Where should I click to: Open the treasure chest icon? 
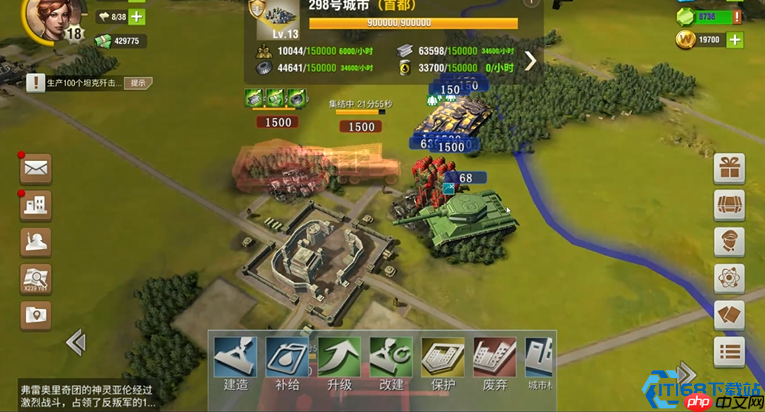click(x=729, y=205)
